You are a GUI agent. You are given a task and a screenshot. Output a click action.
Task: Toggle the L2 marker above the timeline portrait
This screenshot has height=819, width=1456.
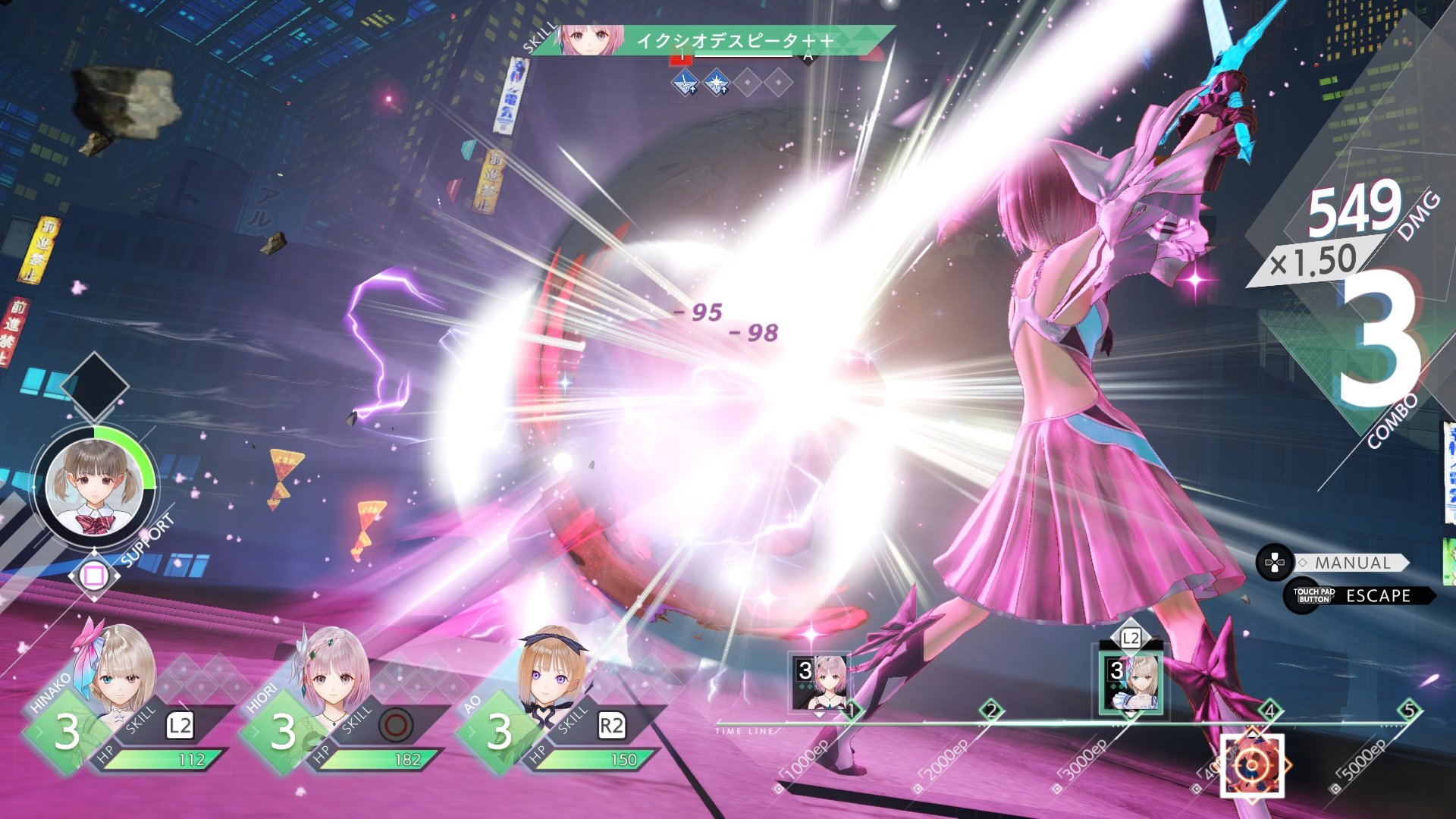pyautogui.click(x=1131, y=639)
